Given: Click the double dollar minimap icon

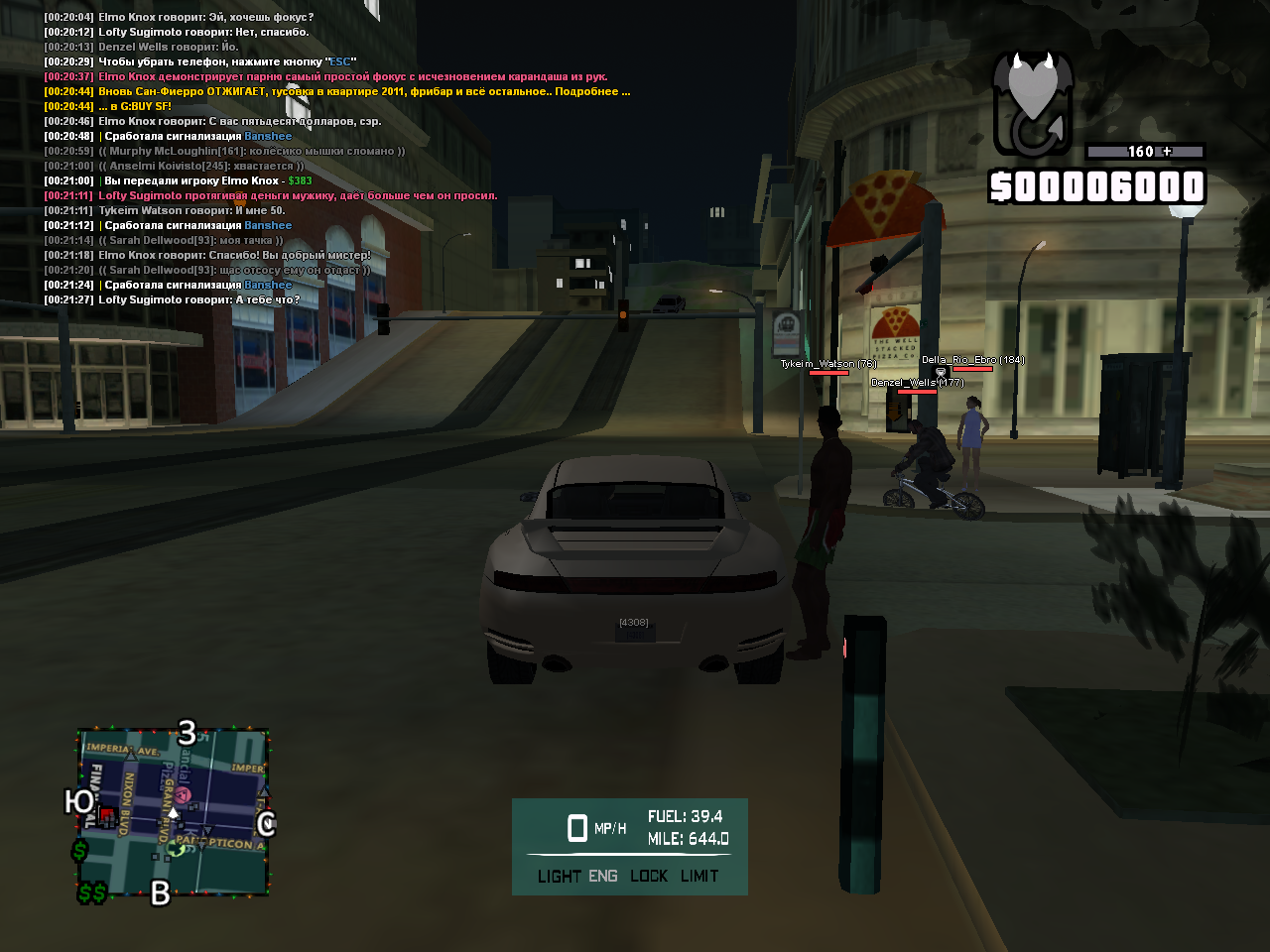Looking at the screenshot, I should [92, 893].
